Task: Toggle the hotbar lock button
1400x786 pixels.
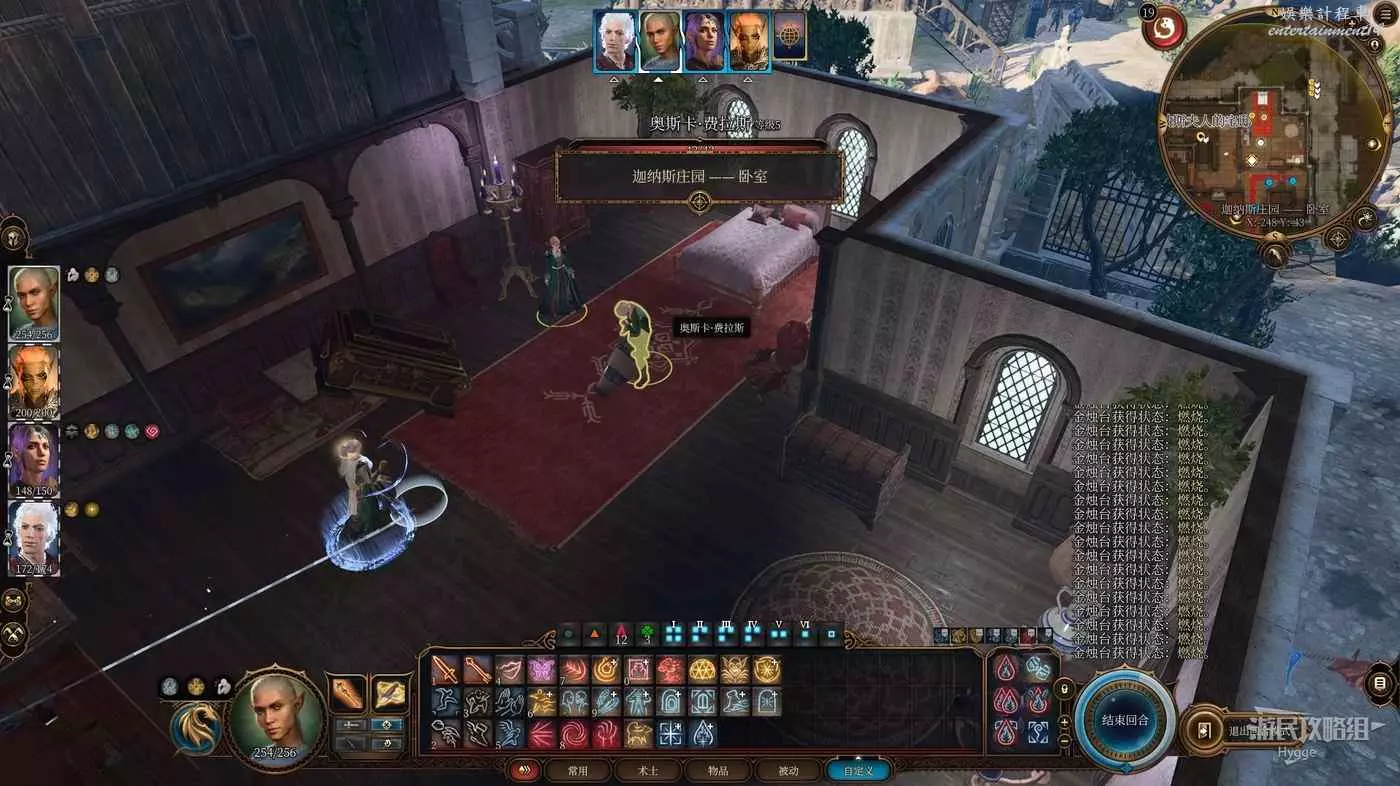Action: tap(1064, 689)
